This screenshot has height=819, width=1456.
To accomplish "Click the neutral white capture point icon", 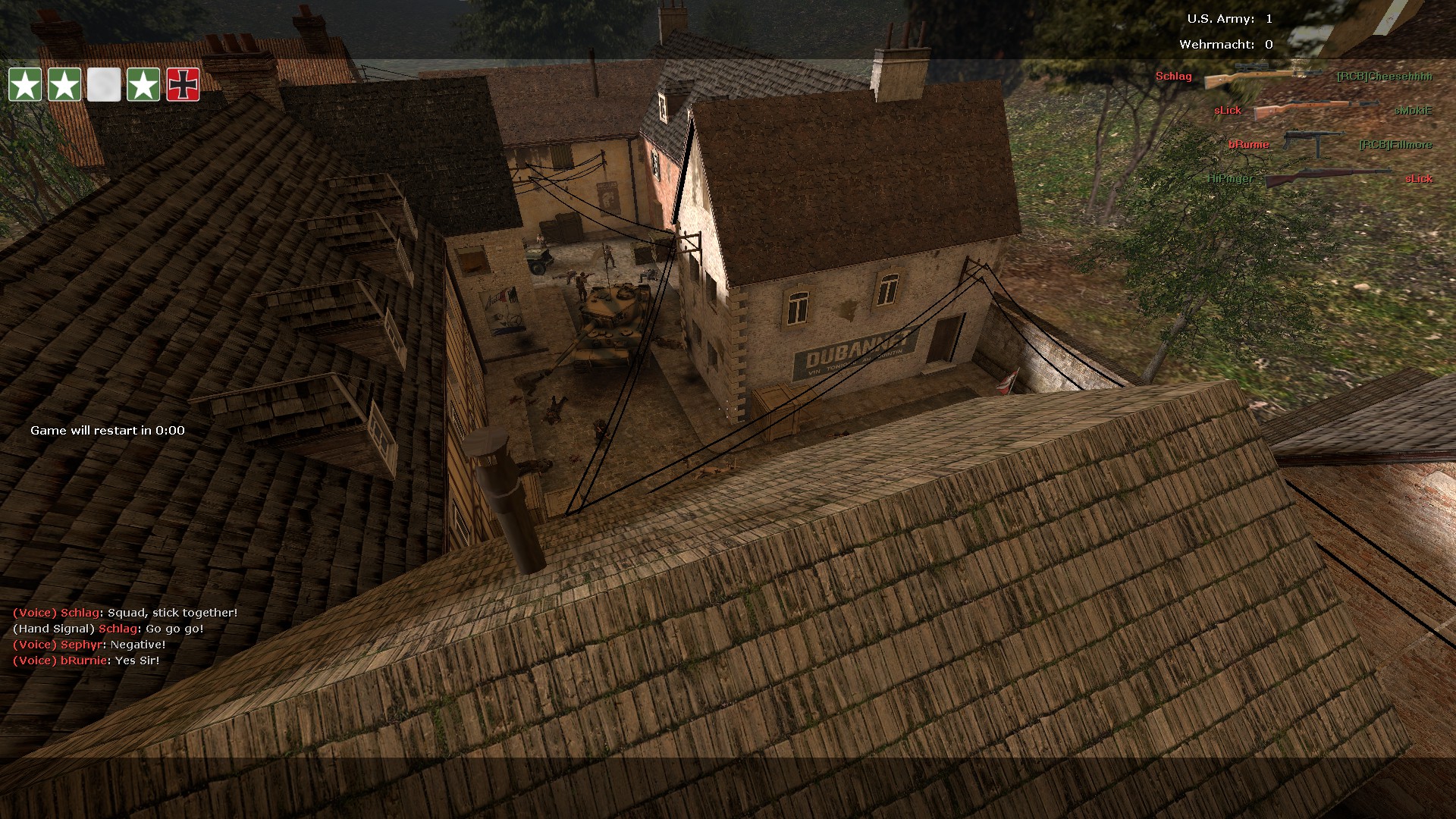I will tap(104, 84).
